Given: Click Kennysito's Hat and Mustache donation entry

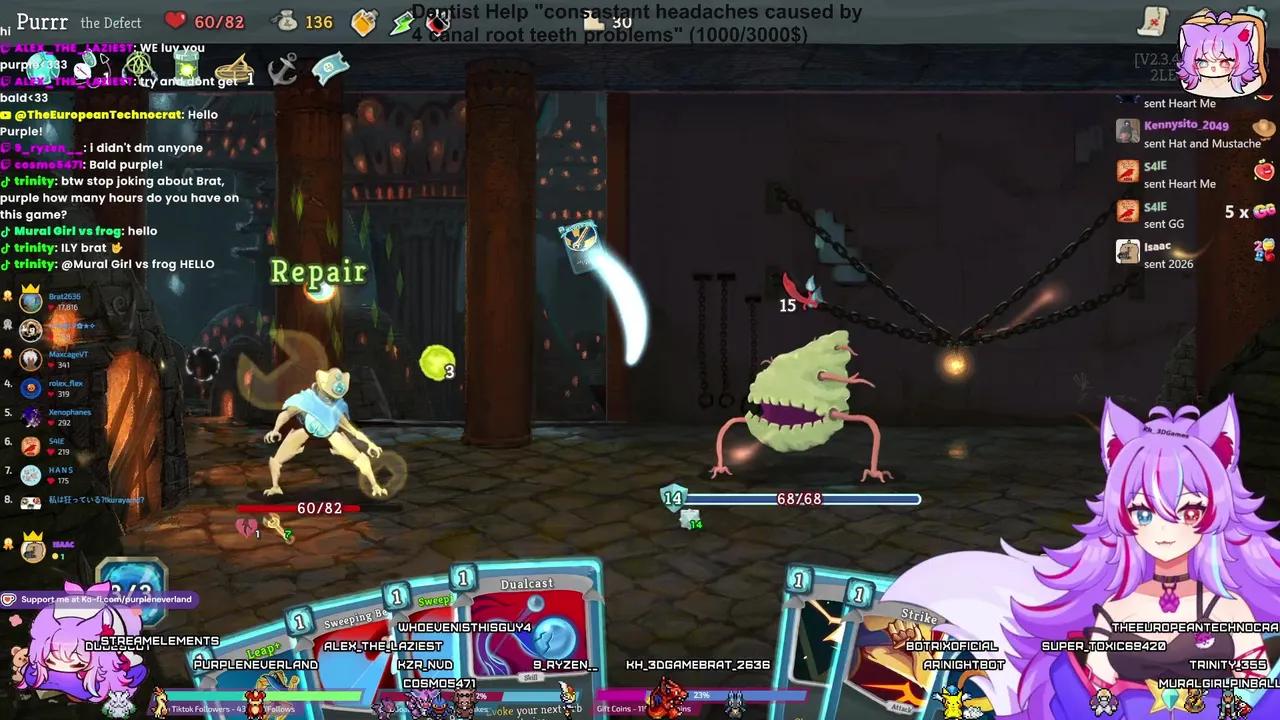Looking at the screenshot, I should click(x=1195, y=135).
